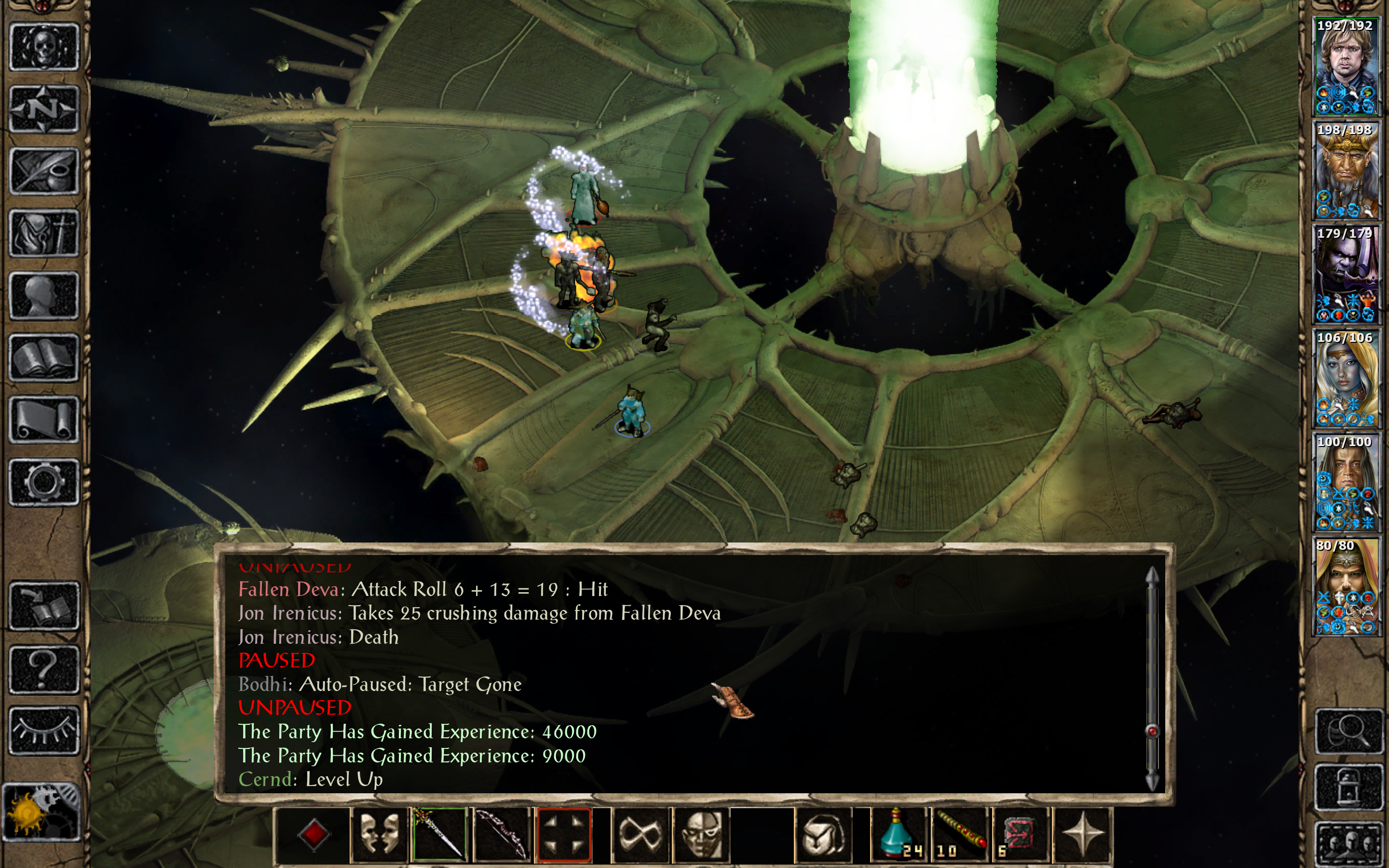Select the hooded blue-skinned woman portrait
Image resolution: width=1389 pixels, height=868 pixels.
click(x=1346, y=379)
